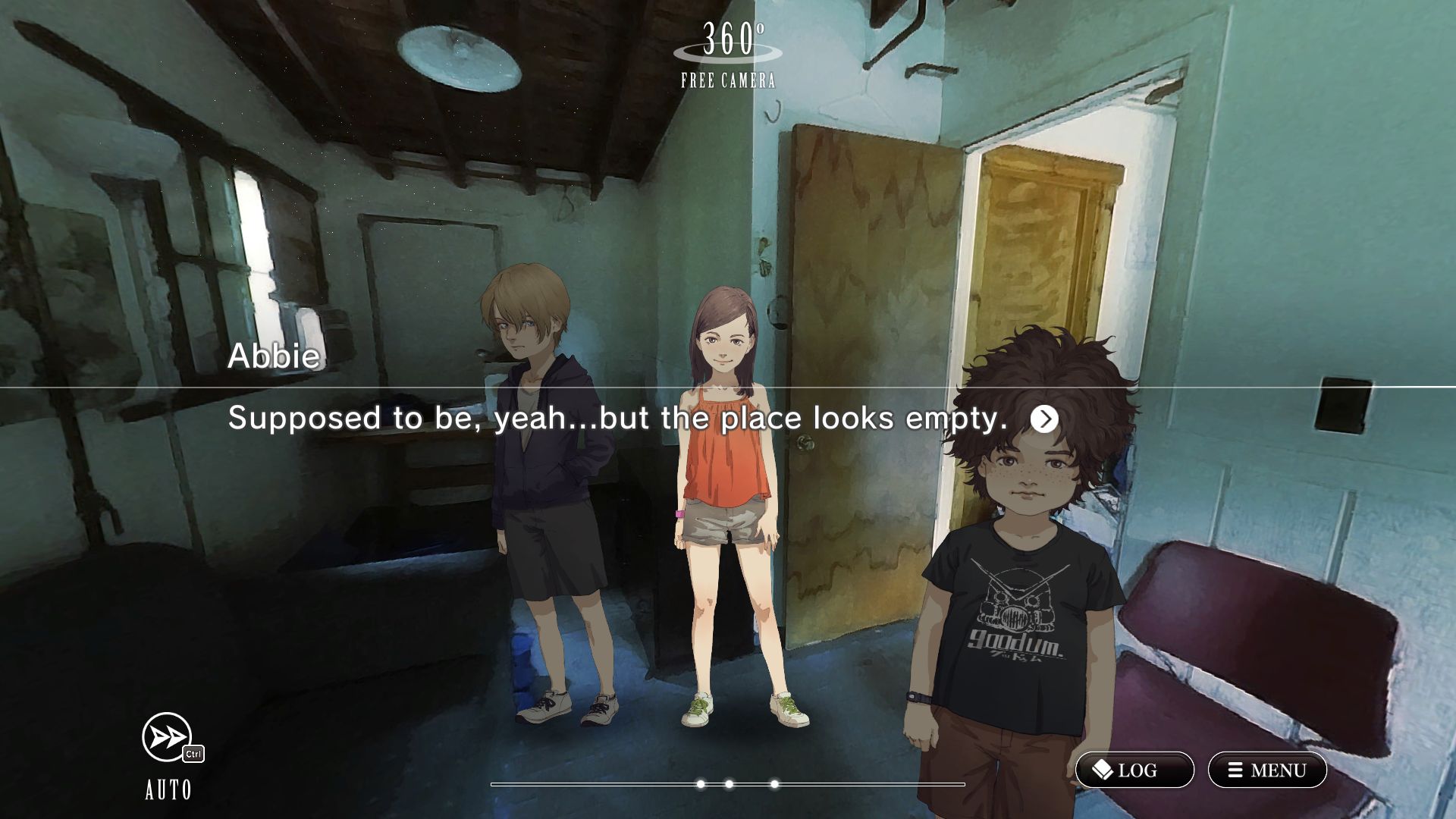Click the Ctrl key badge beside AUTO
The image size is (1456, 819).
[x=193, y=755]
